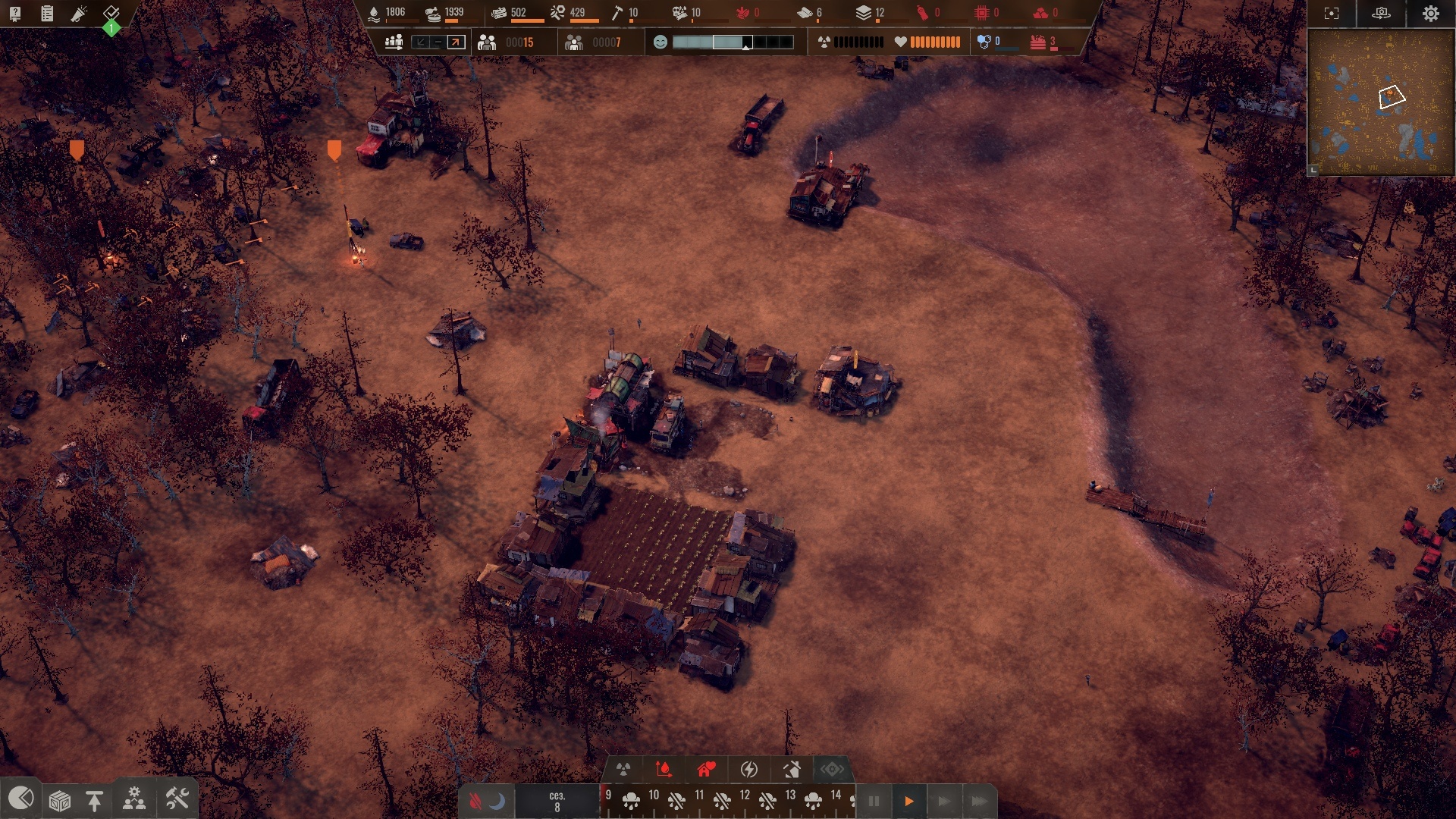Open the settings gear menu
This screenshot has height=819, width=1456.
click(1430, 14)
